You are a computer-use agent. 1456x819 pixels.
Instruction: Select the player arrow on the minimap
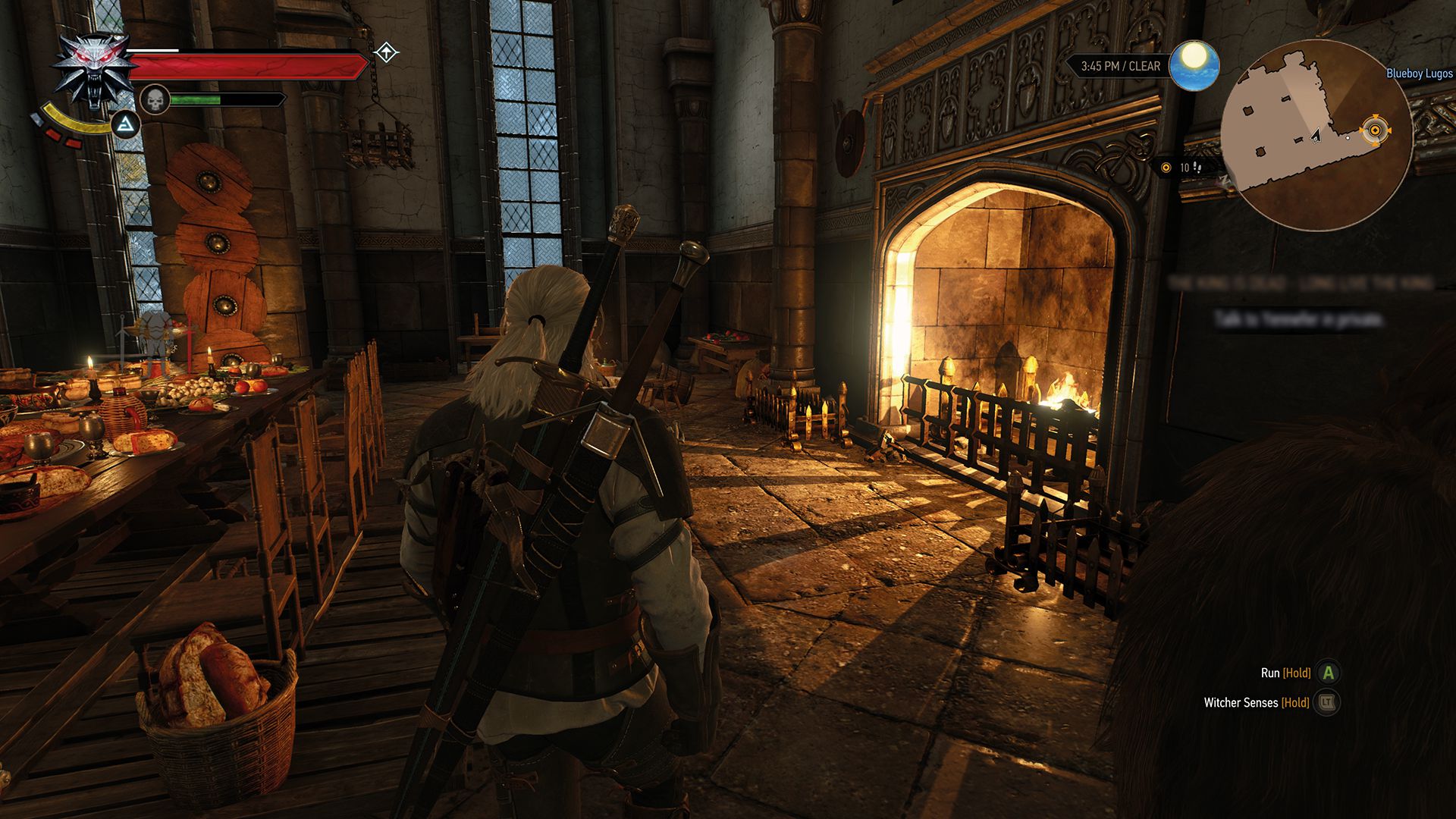(1315, 136)
